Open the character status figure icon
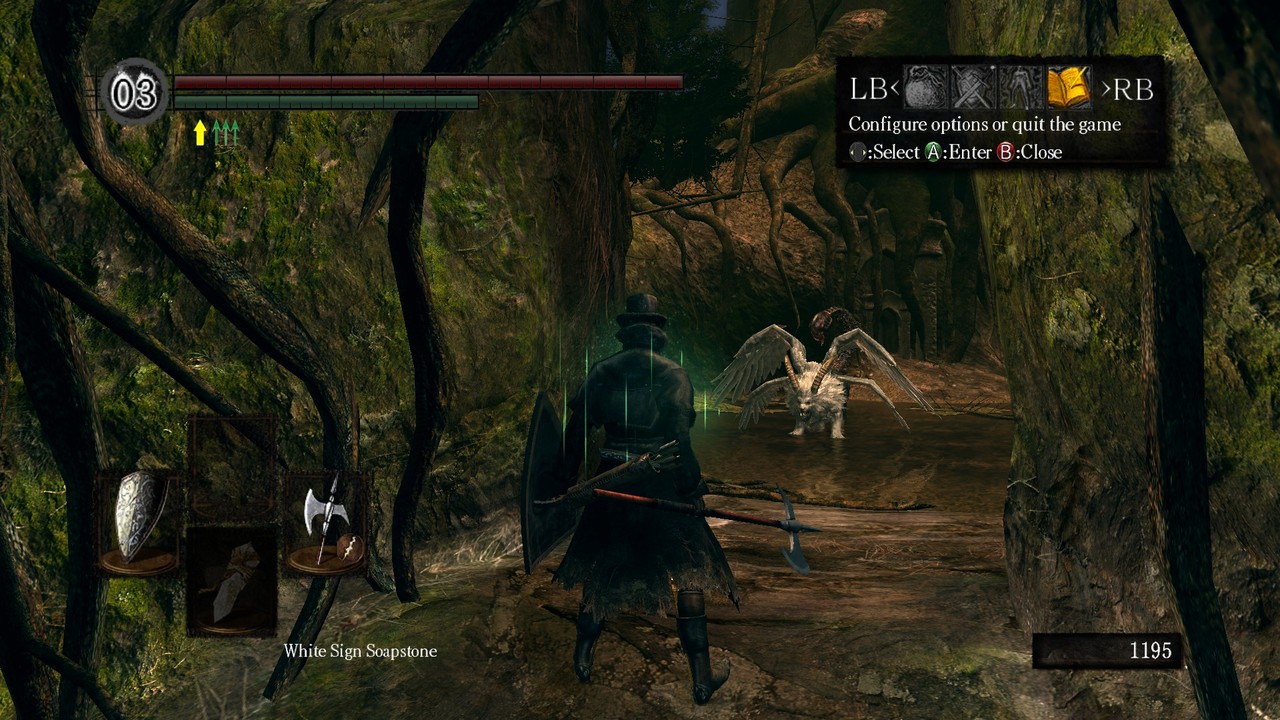Image resolution: width=1280 pixels, height=720 pixels. (x=1020, y=89)
